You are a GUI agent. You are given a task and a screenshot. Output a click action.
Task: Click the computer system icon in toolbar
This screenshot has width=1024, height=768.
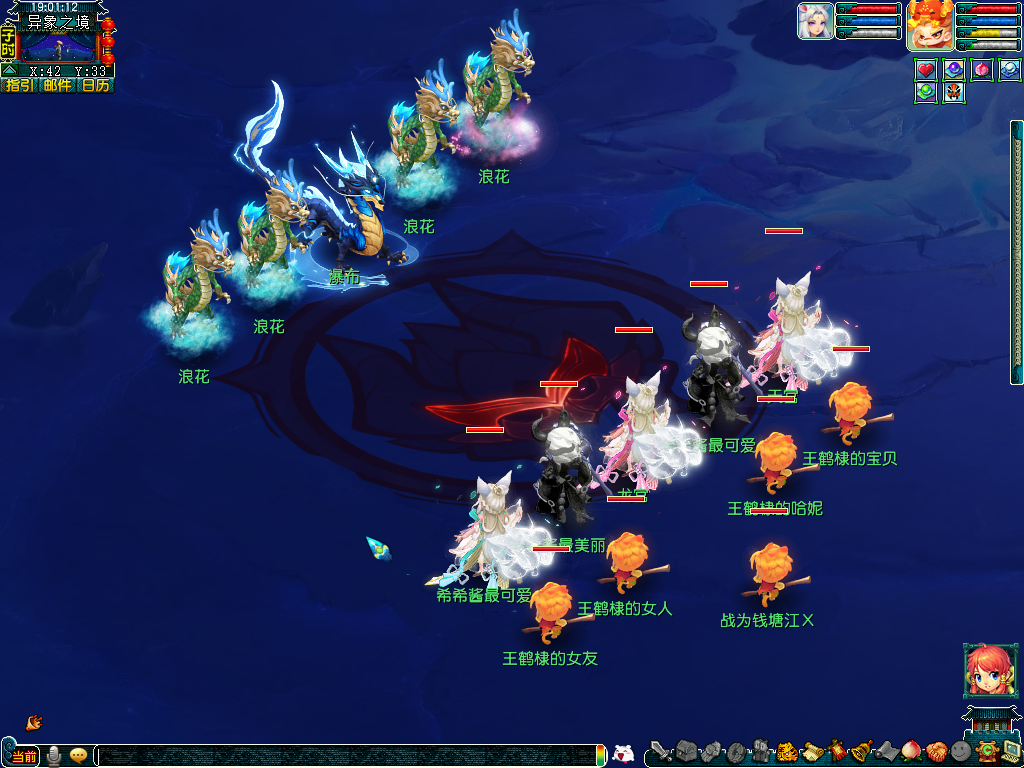tap(1010, 751)
